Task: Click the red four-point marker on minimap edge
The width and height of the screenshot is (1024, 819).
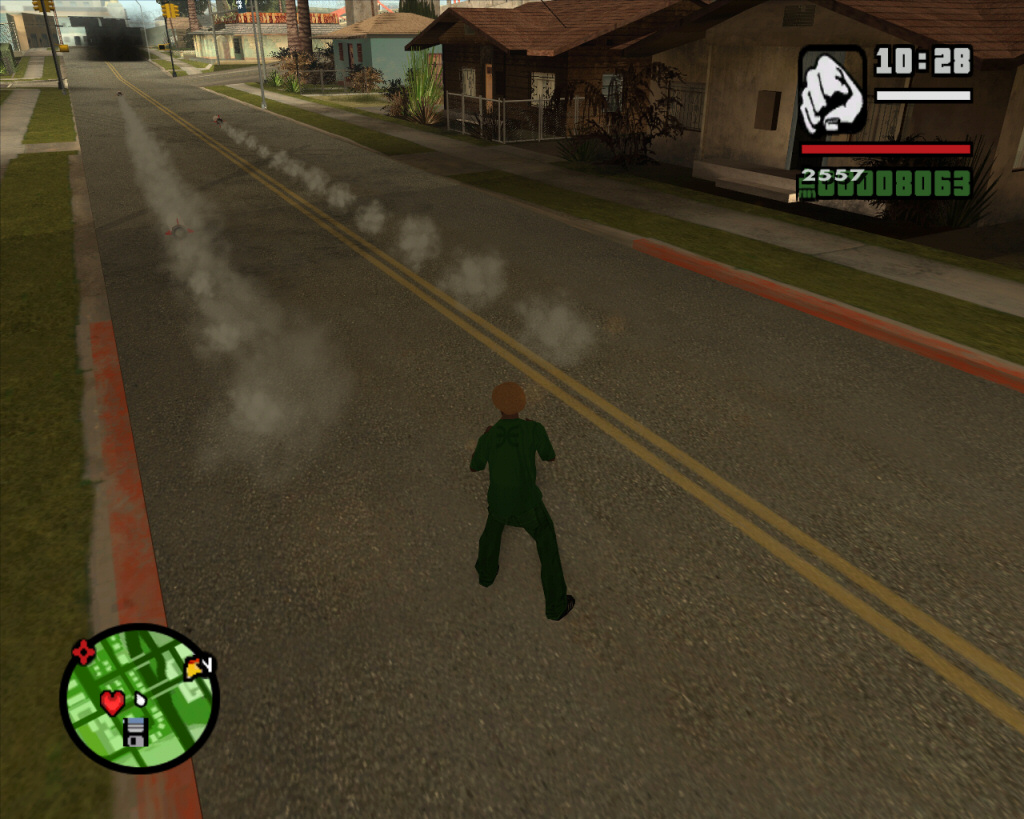Action: pos(83,653)
